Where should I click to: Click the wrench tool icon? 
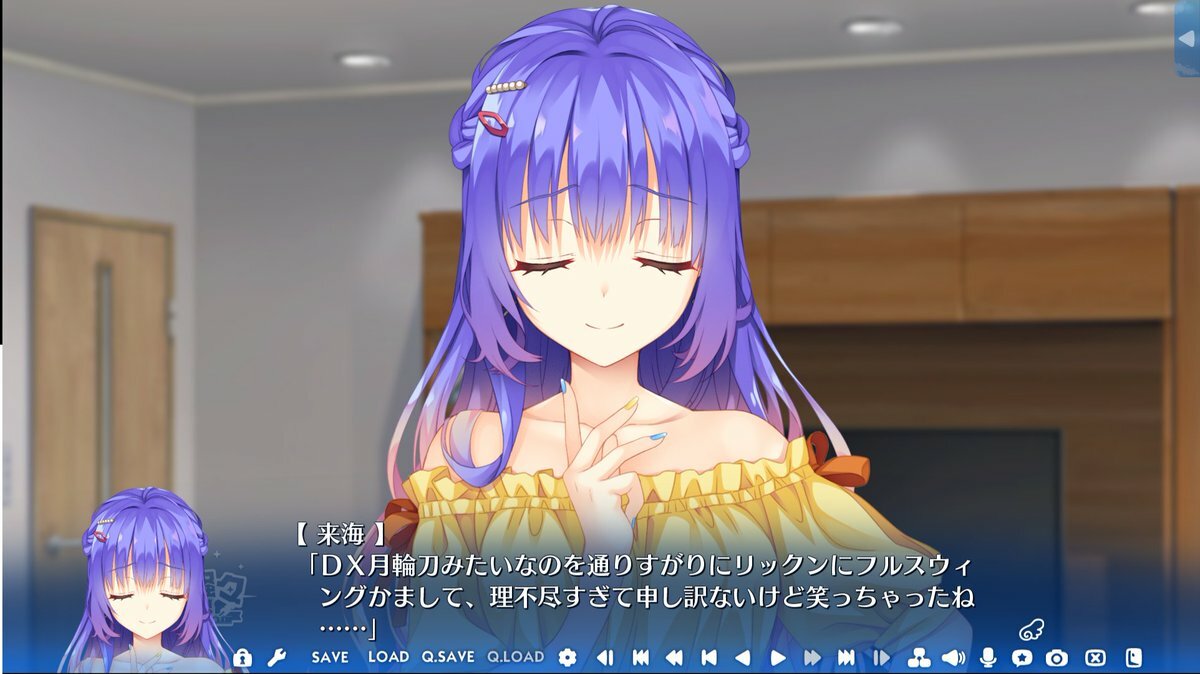coord(276,657)
